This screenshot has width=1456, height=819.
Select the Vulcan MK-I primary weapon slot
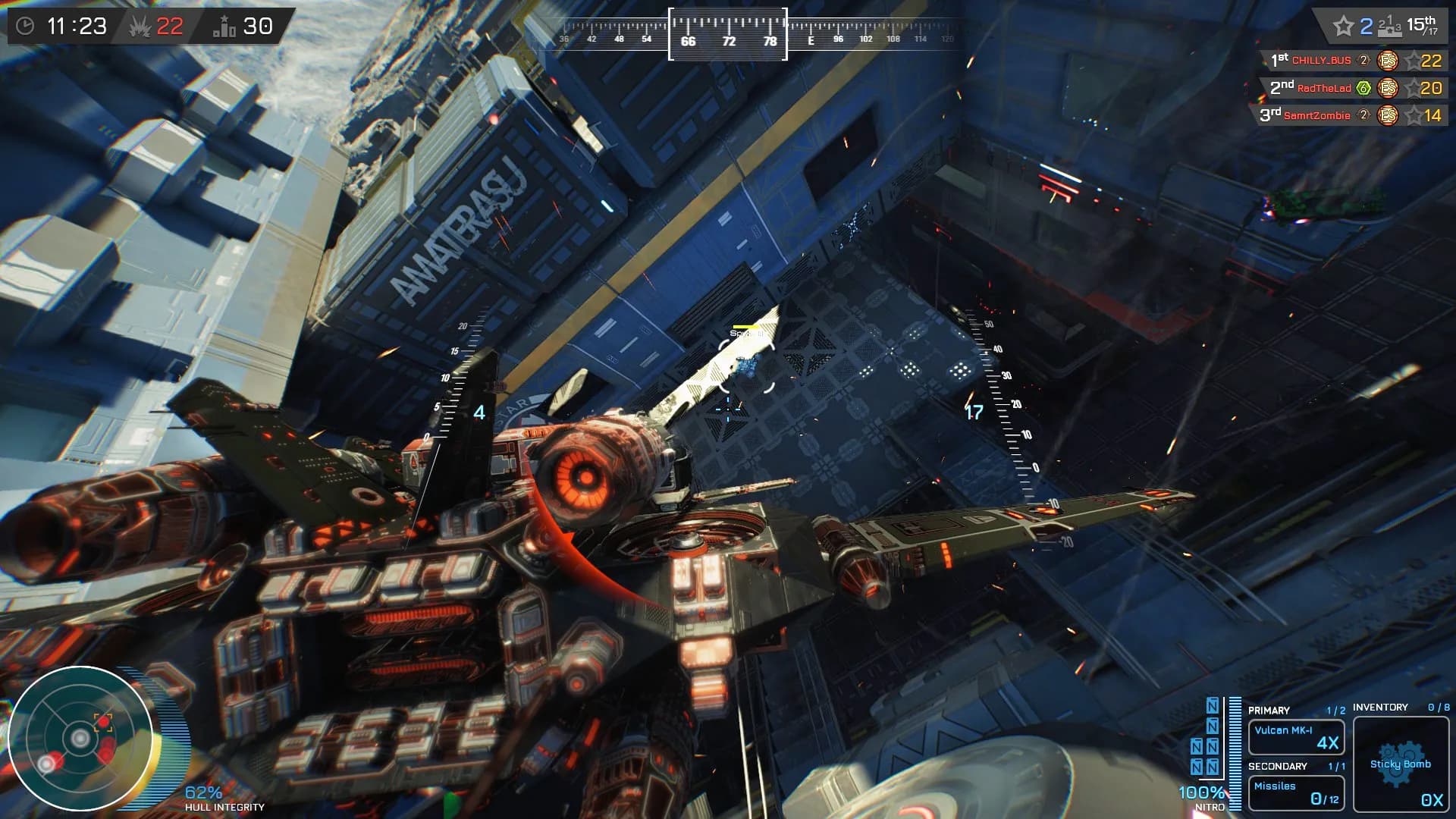tap(1296, 736)
